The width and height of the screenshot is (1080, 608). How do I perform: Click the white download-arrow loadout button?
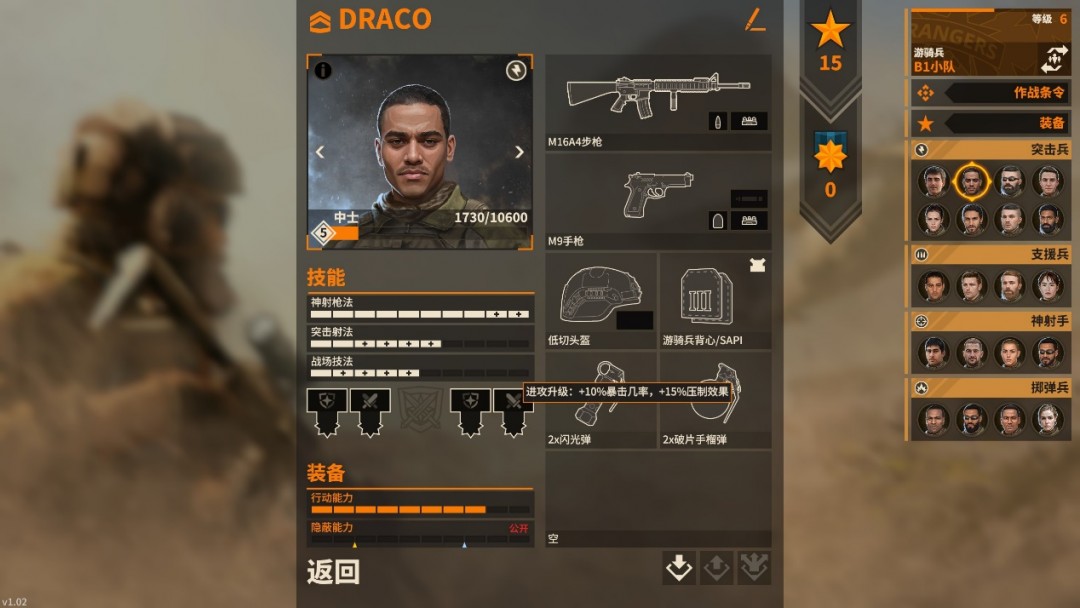(x=679, y=568)
